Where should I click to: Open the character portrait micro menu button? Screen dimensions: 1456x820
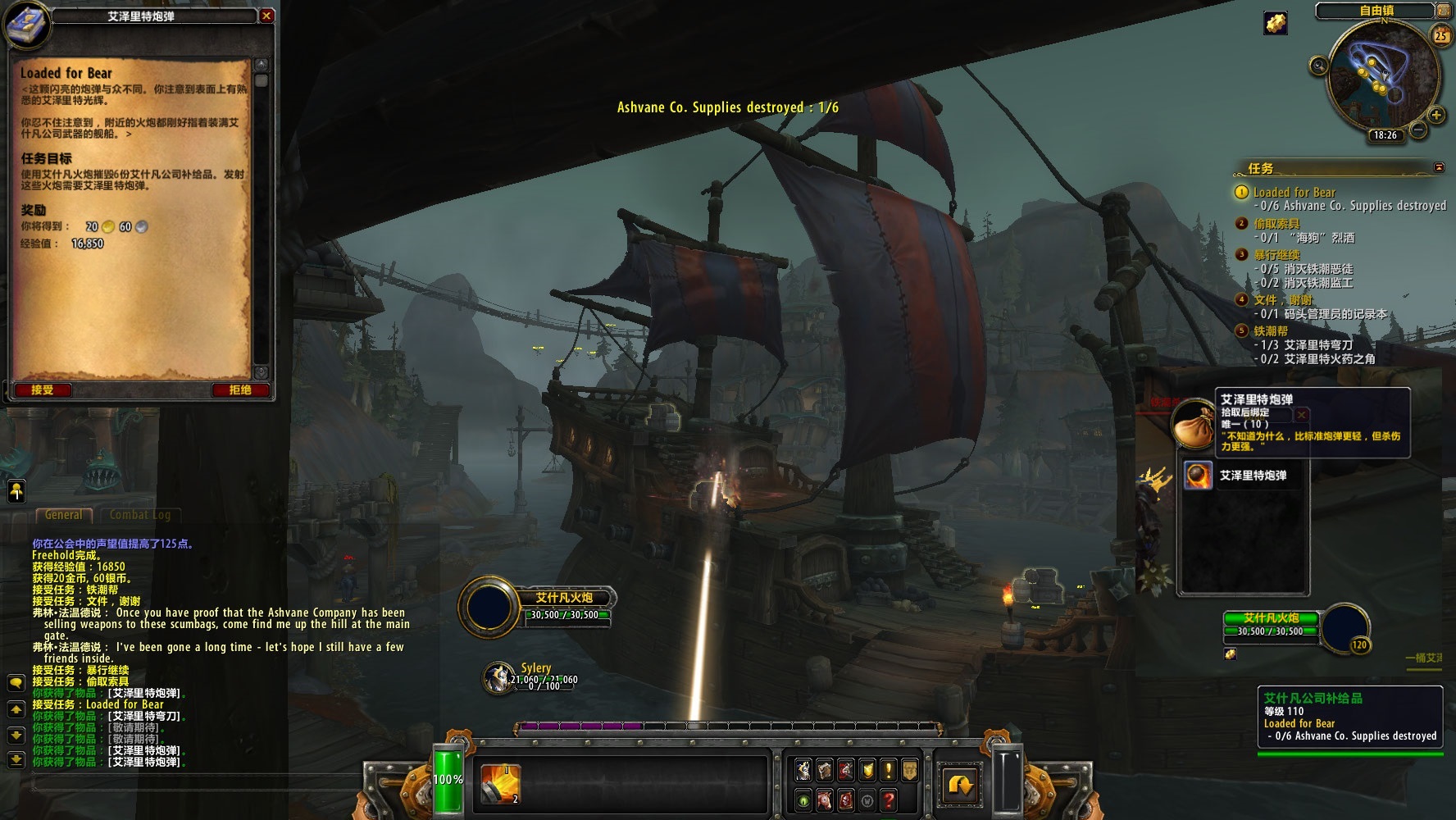(803, 770)
